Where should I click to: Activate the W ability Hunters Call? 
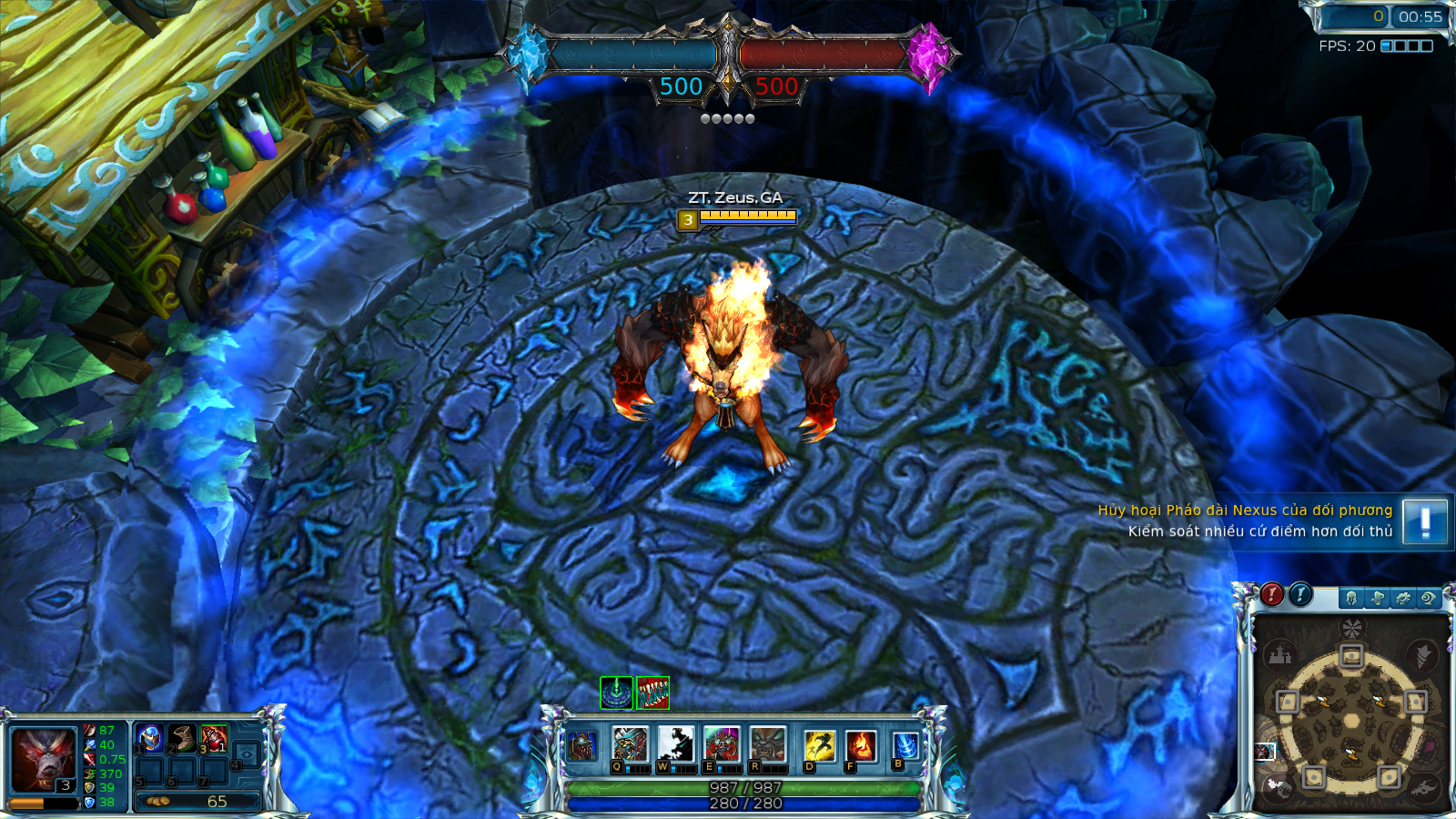click(677, 743)
